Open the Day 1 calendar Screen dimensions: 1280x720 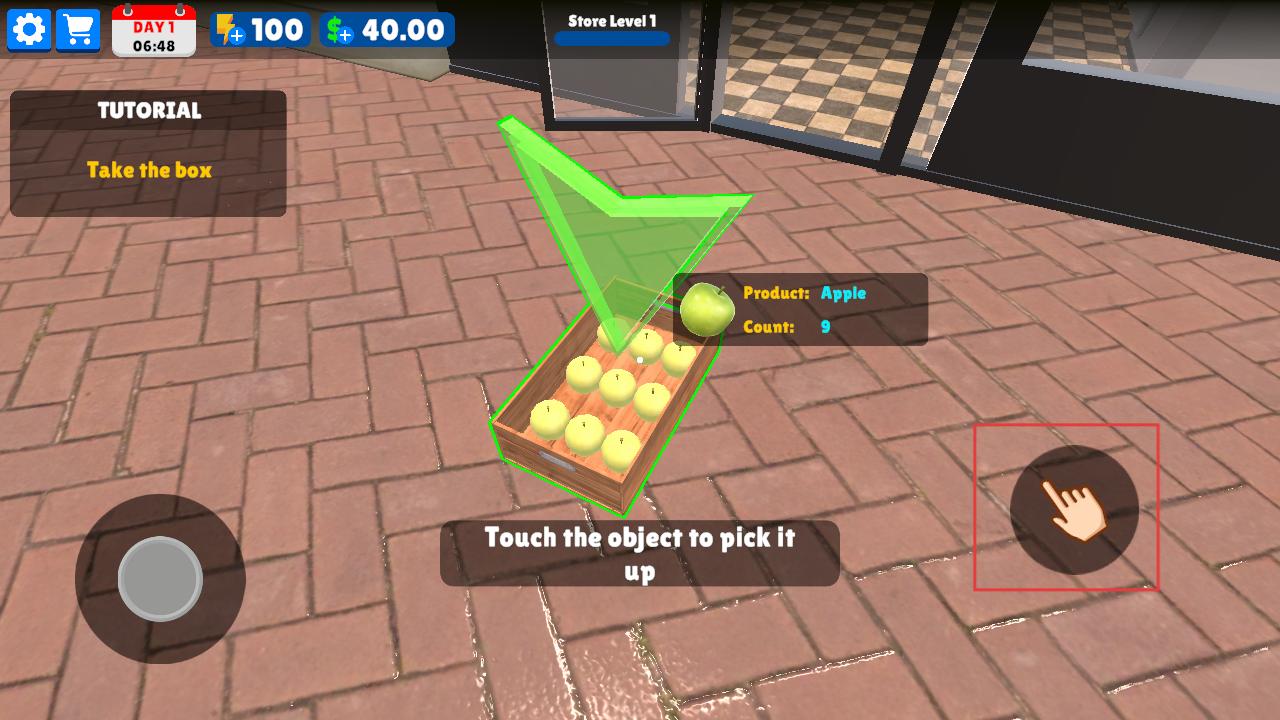click(153, 30)
